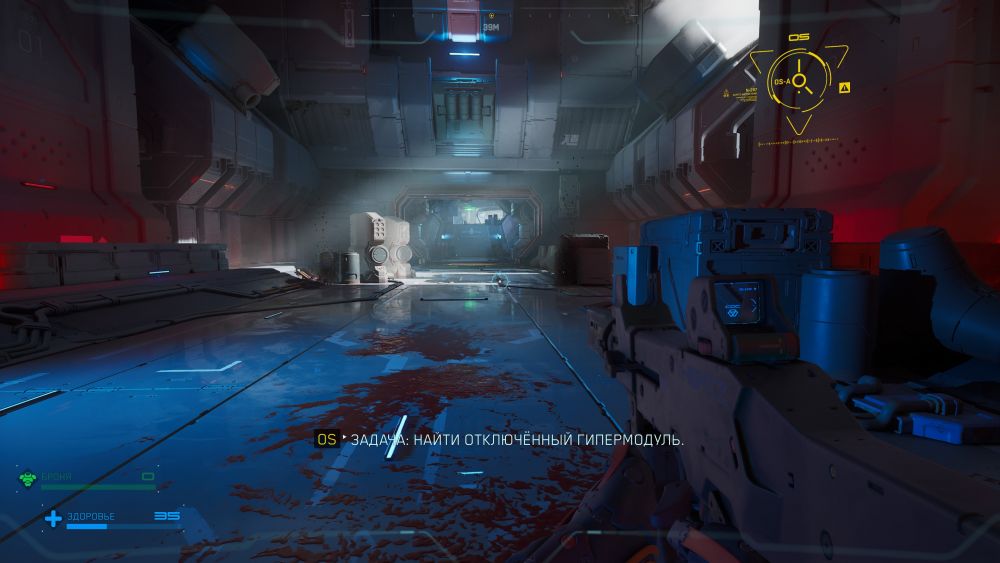Click the green armor vest icon
Image resolution: width=1000 pixels, height=563 pixels.
coord(27,479)
